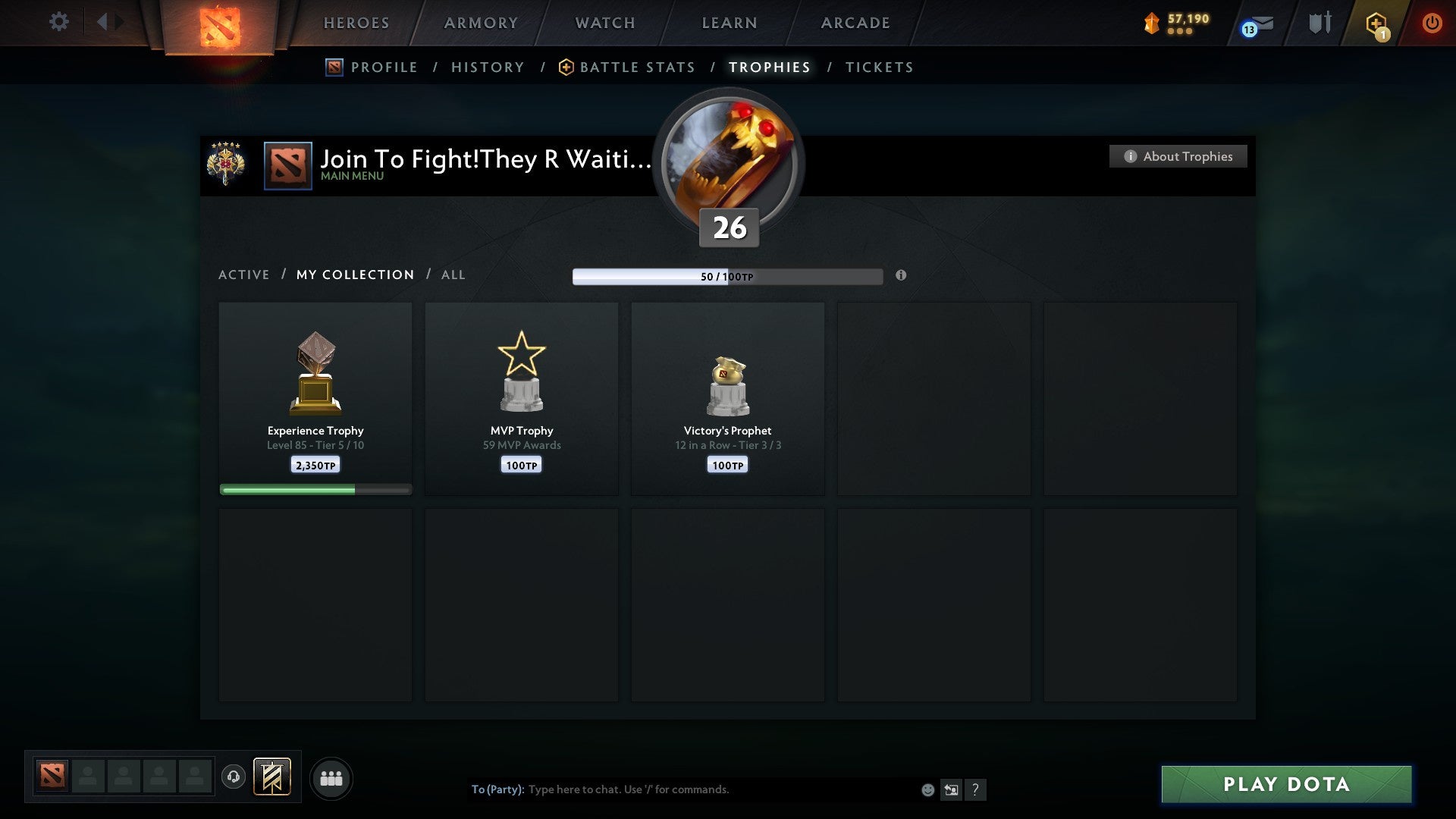Image resolution: width=1456 pixels, height=819 pixels.
Task: Click the About Trophies button
Action: 1178,156
